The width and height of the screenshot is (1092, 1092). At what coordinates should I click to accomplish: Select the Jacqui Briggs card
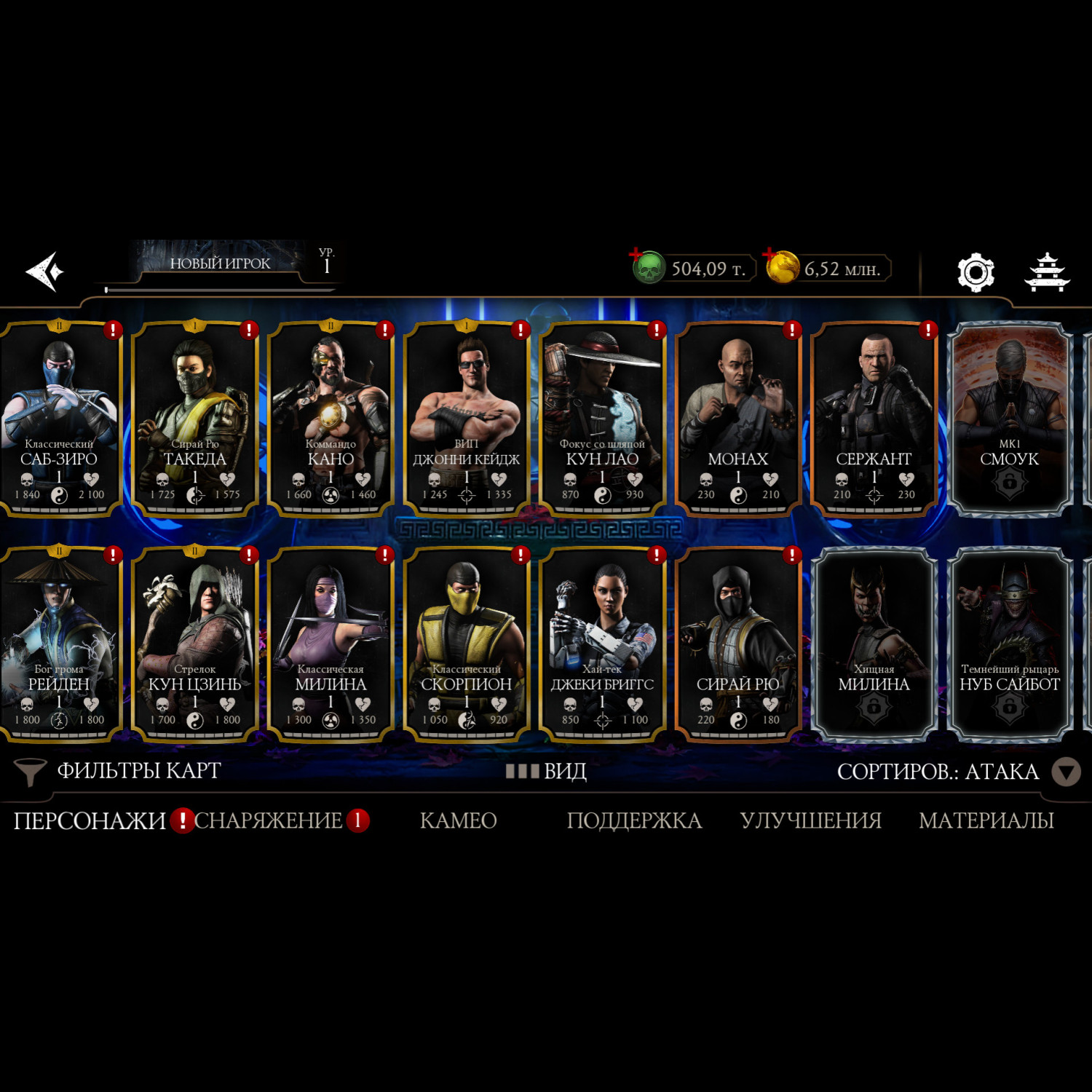pyautogui.click(x=602, y=644)
